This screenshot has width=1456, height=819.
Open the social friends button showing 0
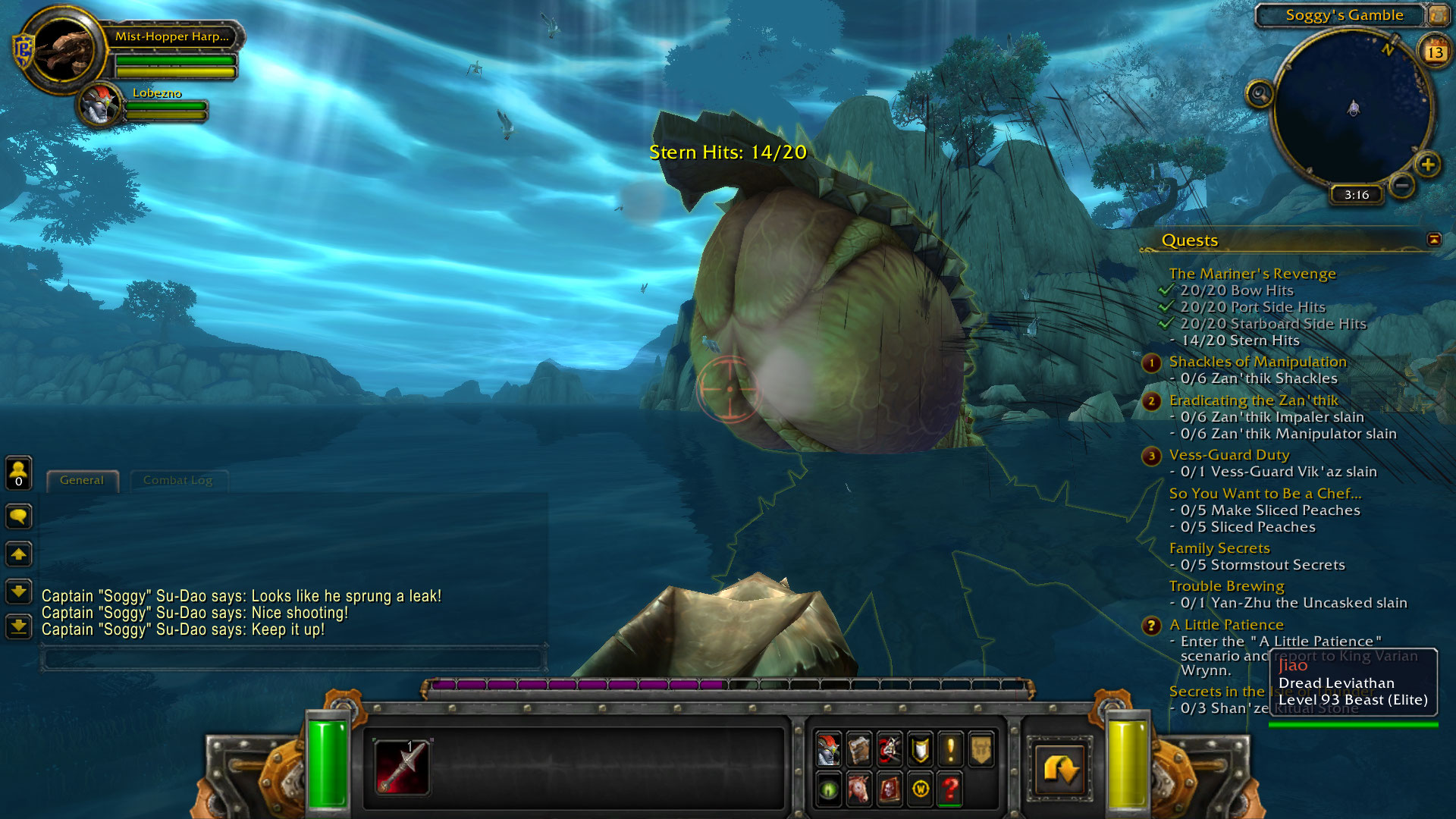[19, 473]
